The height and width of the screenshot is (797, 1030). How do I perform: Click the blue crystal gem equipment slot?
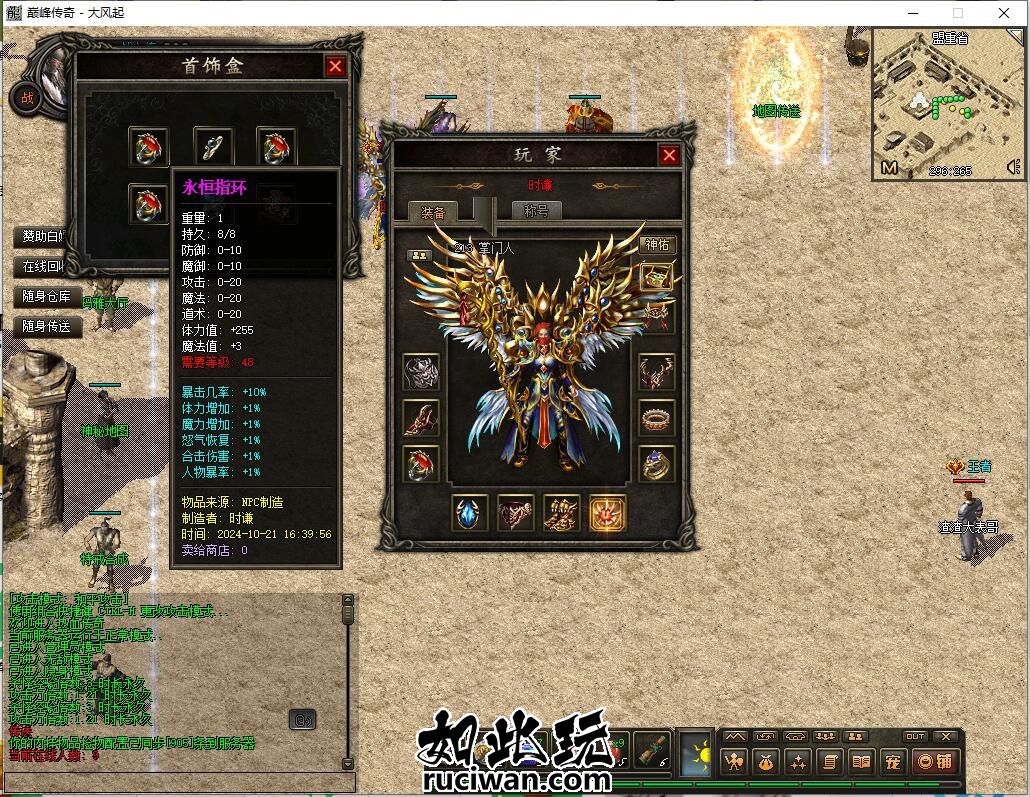click(x=470, y=513)
